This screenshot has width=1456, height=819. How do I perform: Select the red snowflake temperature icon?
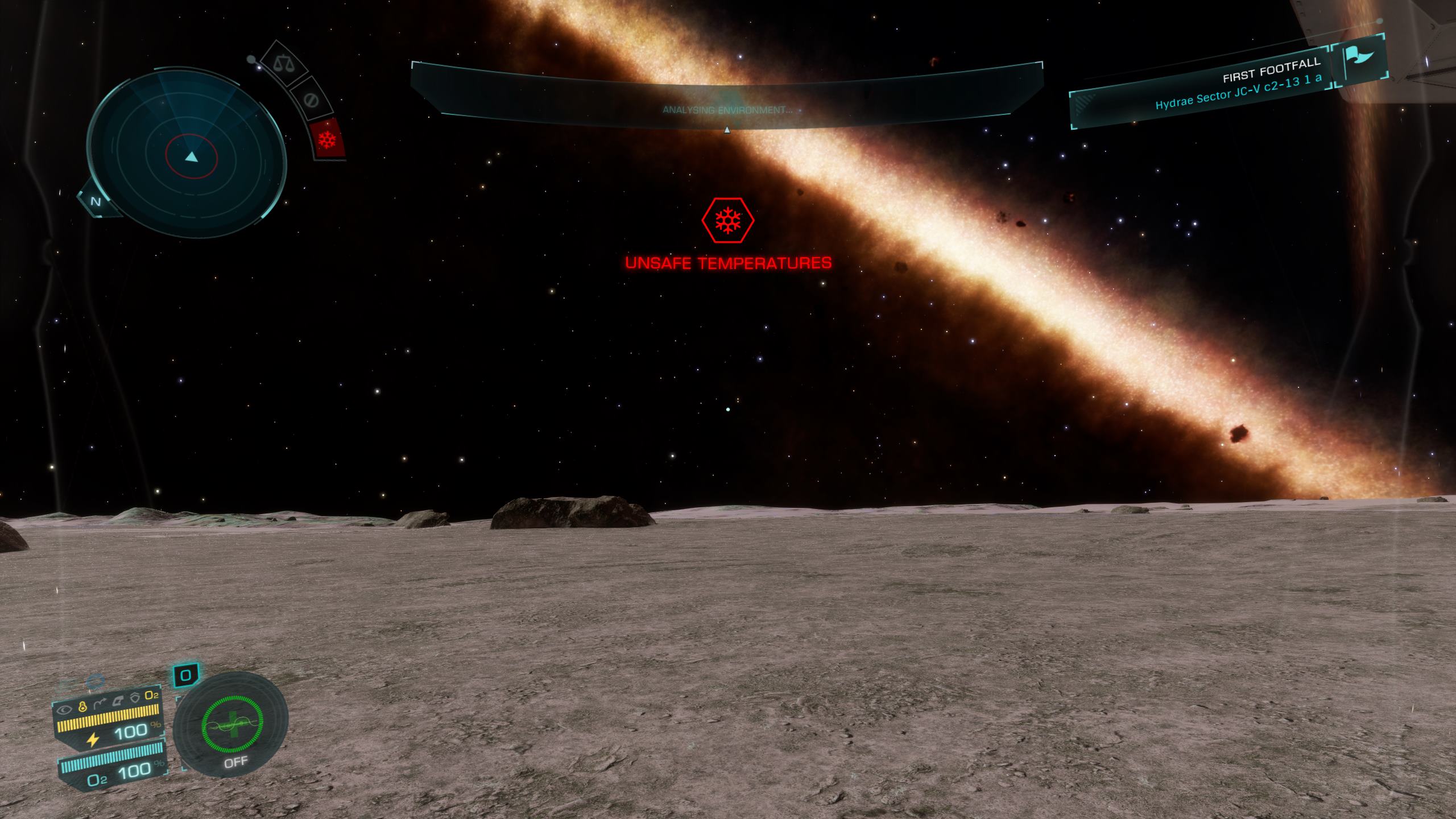328,139
